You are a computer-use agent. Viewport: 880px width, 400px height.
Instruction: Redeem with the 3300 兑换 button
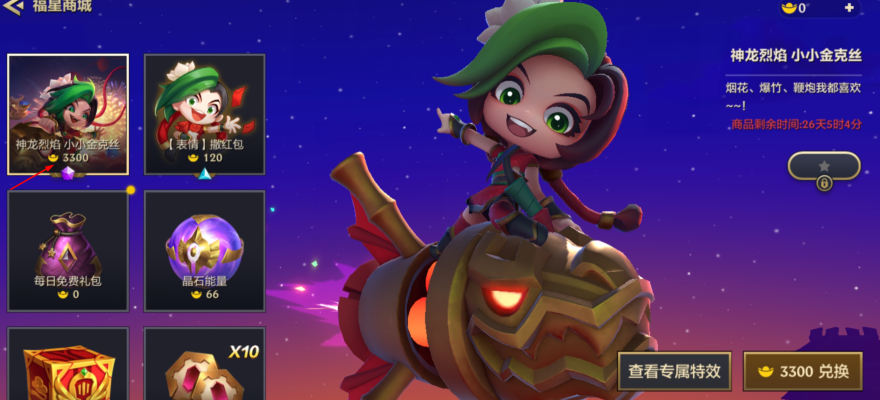click(x=803, y=371)
